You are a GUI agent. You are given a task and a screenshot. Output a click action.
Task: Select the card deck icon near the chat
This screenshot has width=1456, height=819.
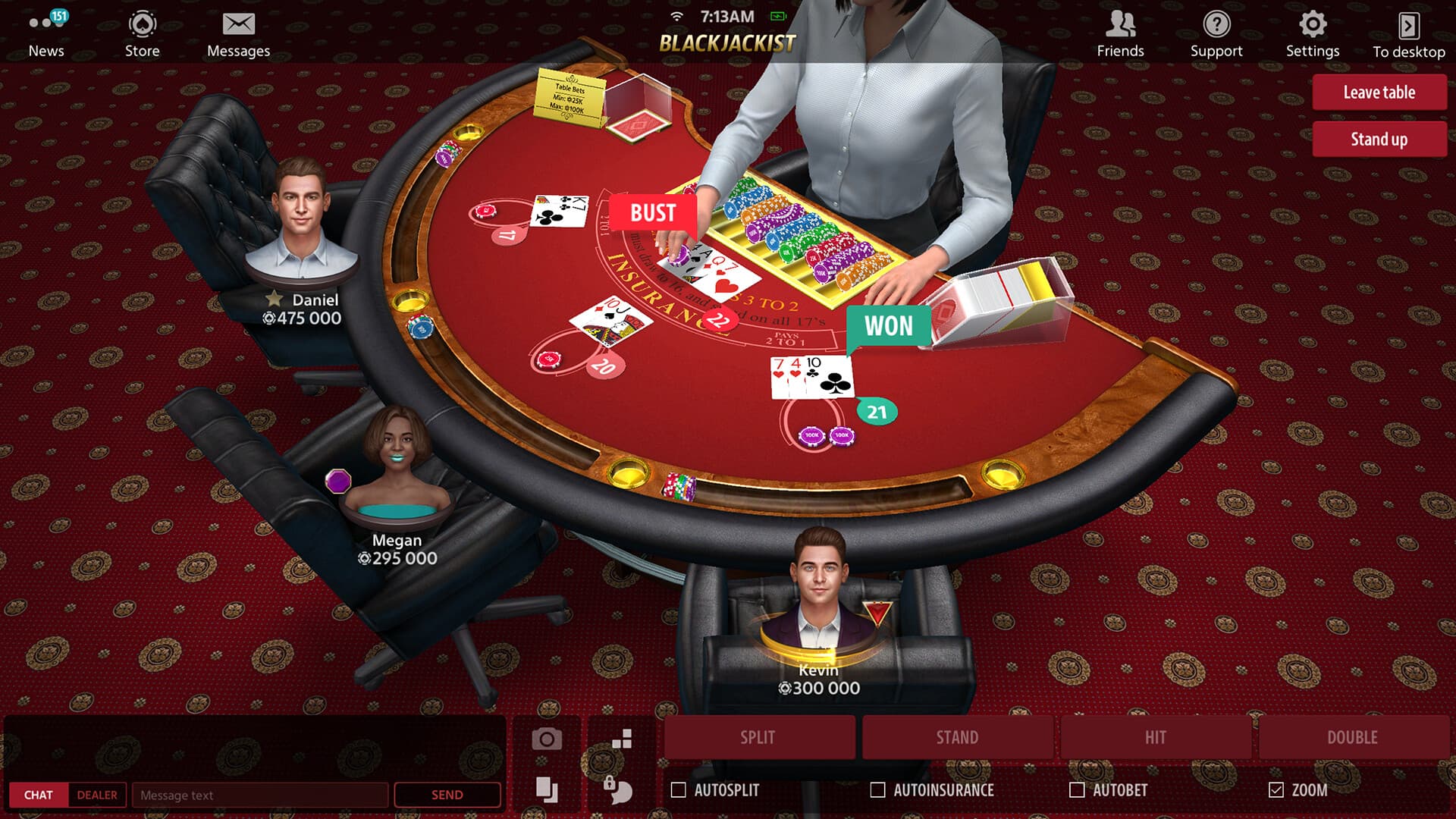pos(548,789)
